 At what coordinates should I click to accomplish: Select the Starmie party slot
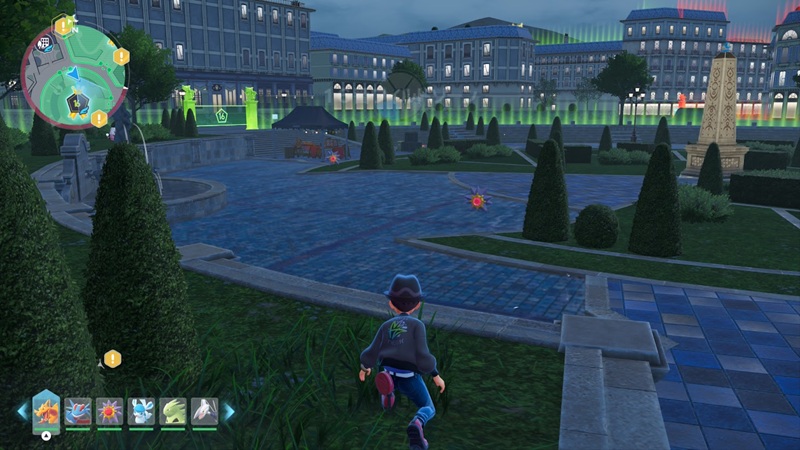pos(110,411)
